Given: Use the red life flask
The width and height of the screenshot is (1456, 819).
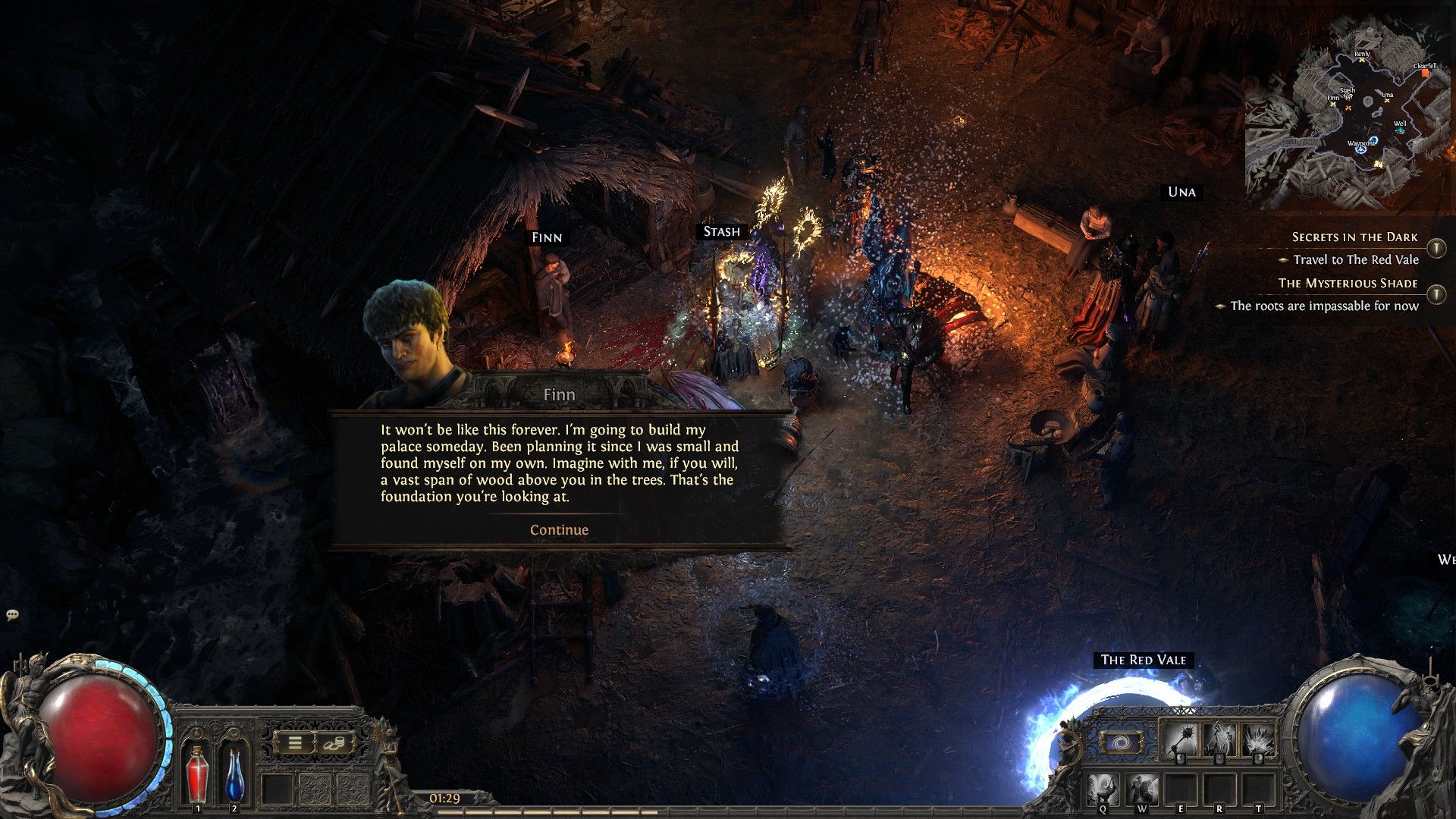Looking at the screenshot, I should point(197,773).
